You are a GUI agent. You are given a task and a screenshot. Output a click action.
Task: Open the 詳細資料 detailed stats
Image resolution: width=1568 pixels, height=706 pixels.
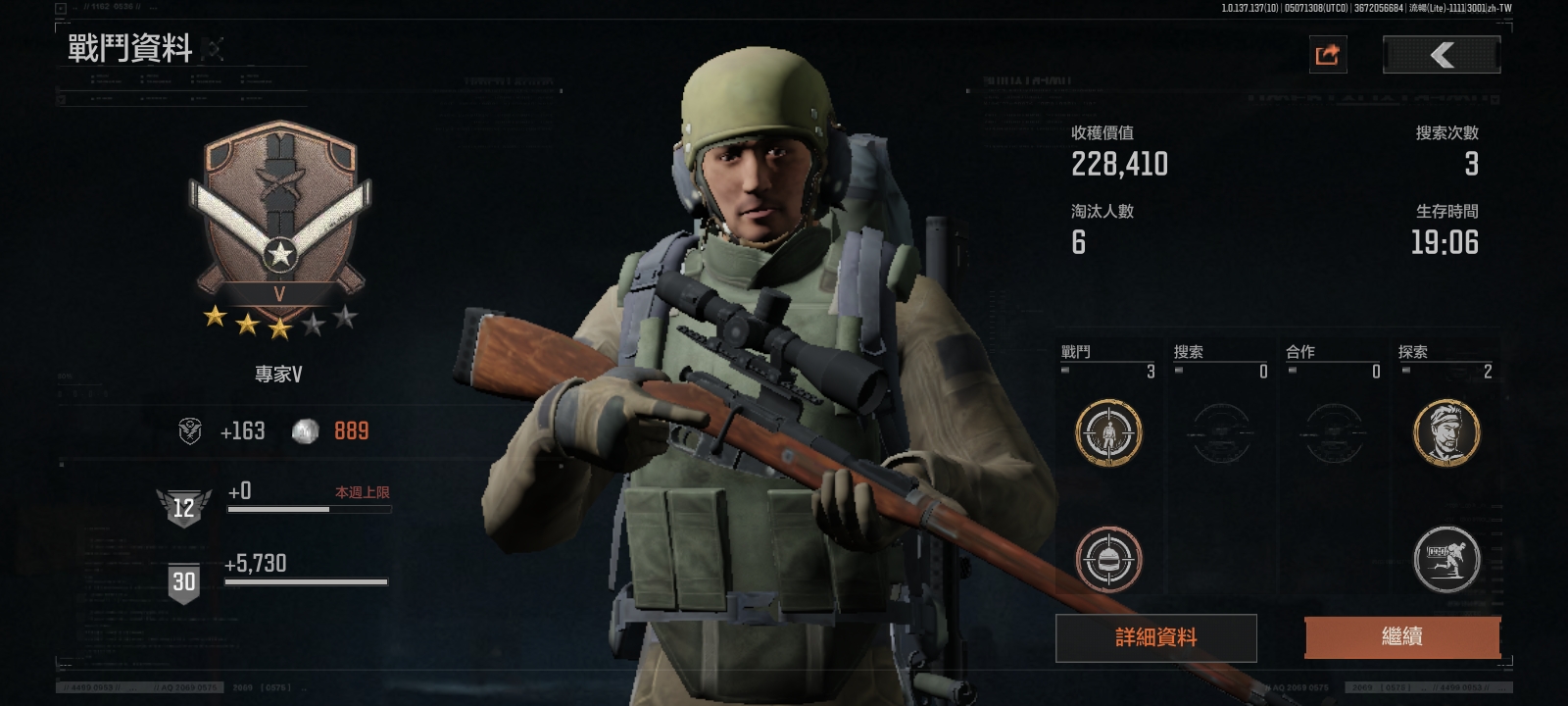coord(1155,637)
